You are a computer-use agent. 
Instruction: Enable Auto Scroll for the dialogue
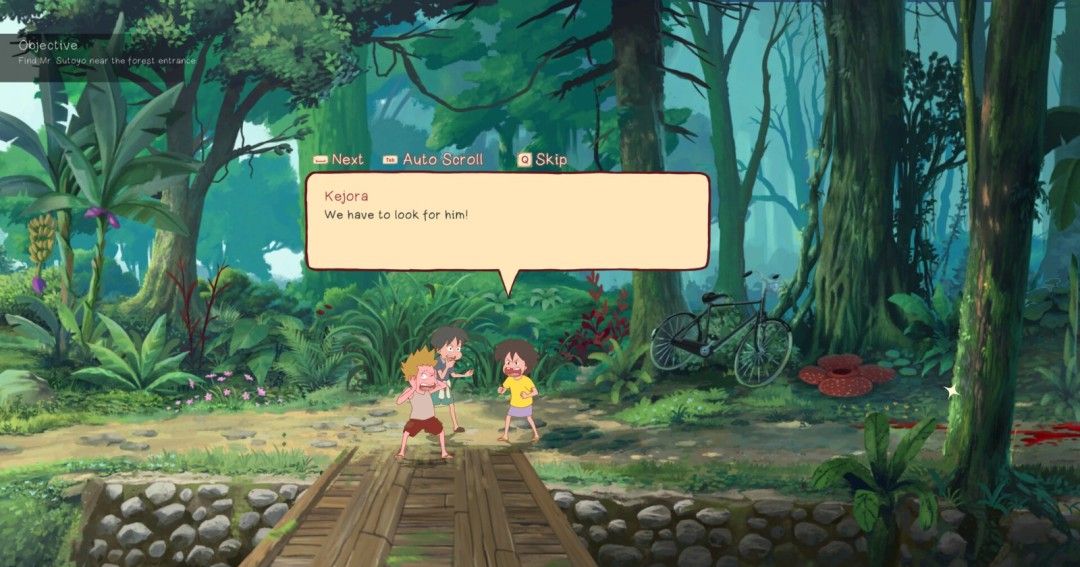[433, 159]
